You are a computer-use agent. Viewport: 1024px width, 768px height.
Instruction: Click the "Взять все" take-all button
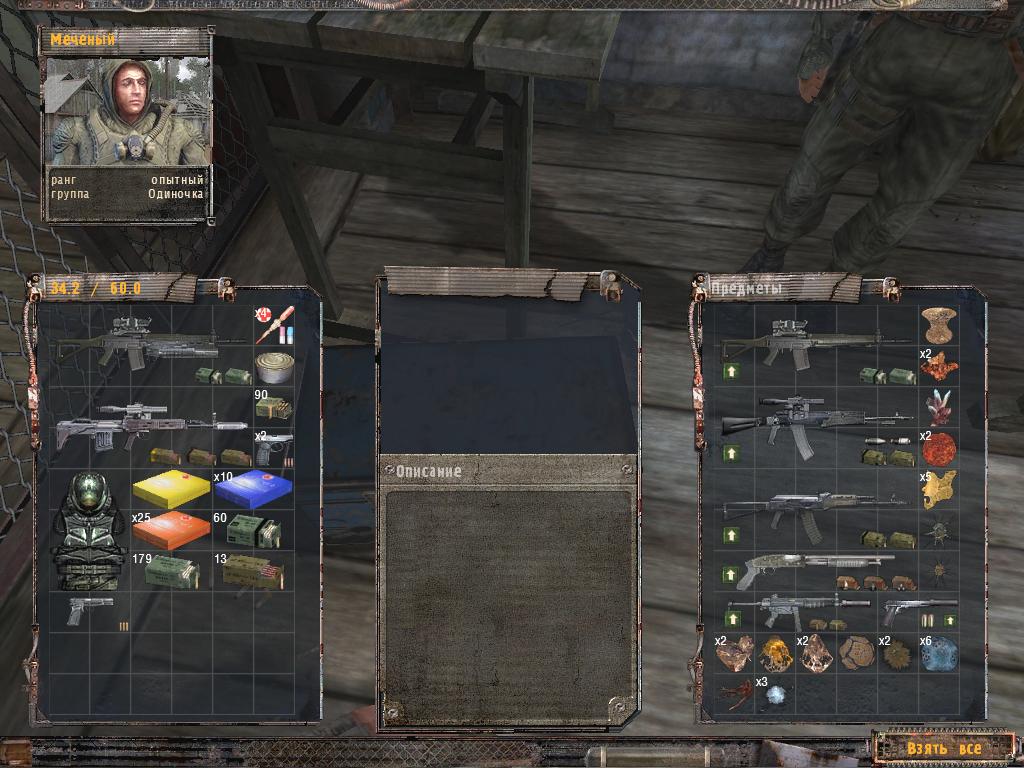click(944, 748)
